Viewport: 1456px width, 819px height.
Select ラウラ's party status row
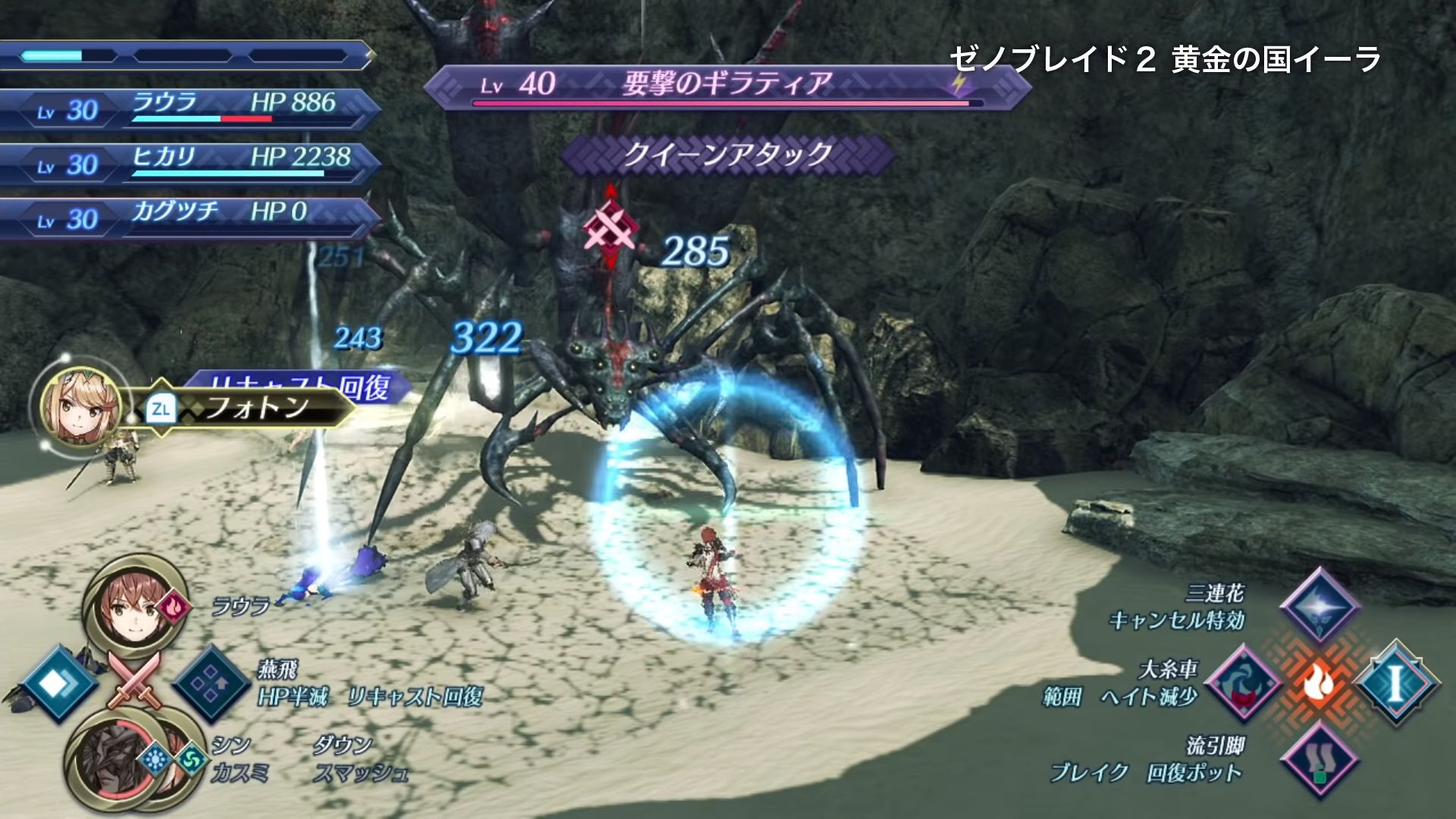tap(190, 109)
